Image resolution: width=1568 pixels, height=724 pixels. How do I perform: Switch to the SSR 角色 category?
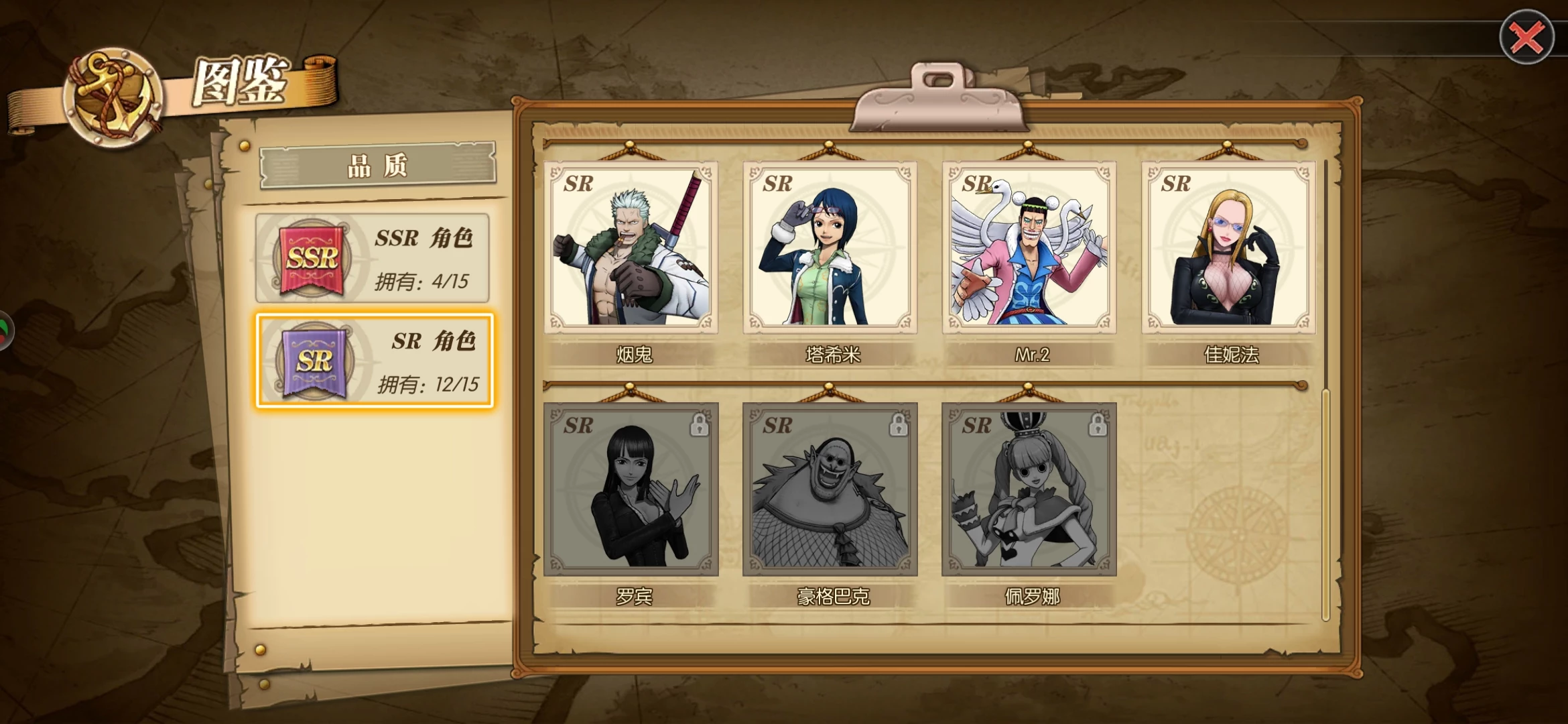point(373,259)
